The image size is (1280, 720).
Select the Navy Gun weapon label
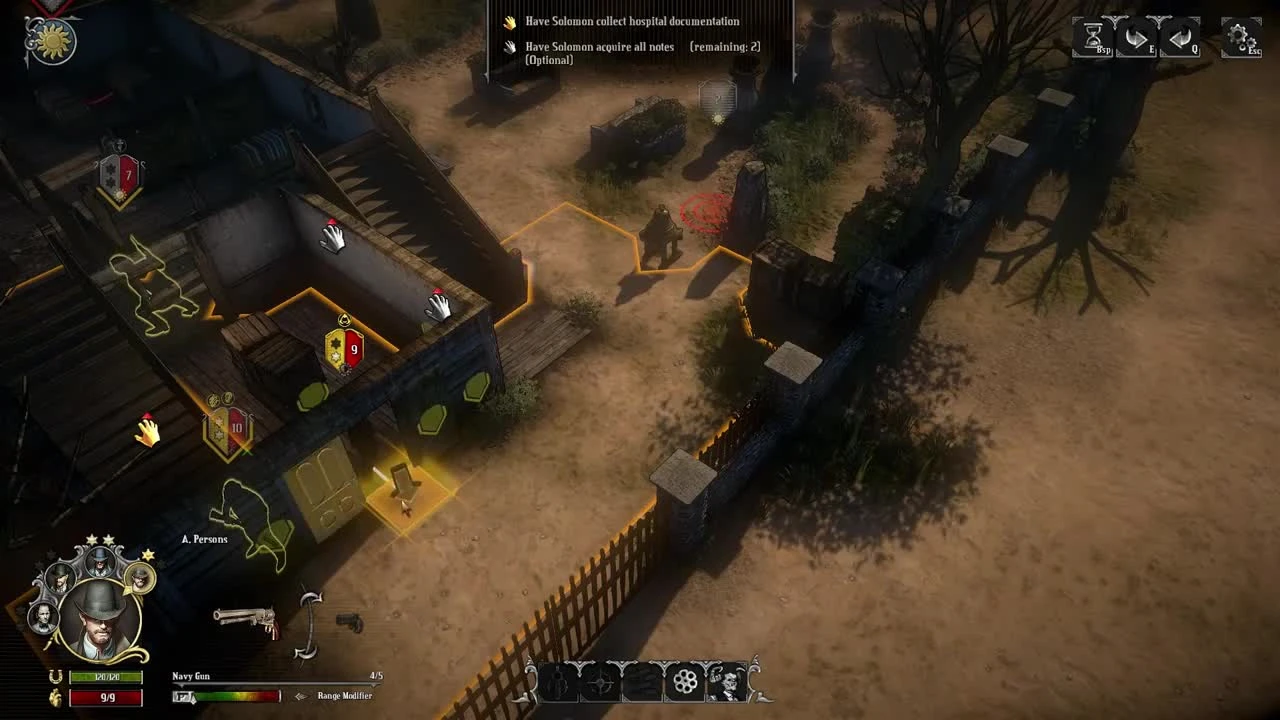[x=190, y=677]
